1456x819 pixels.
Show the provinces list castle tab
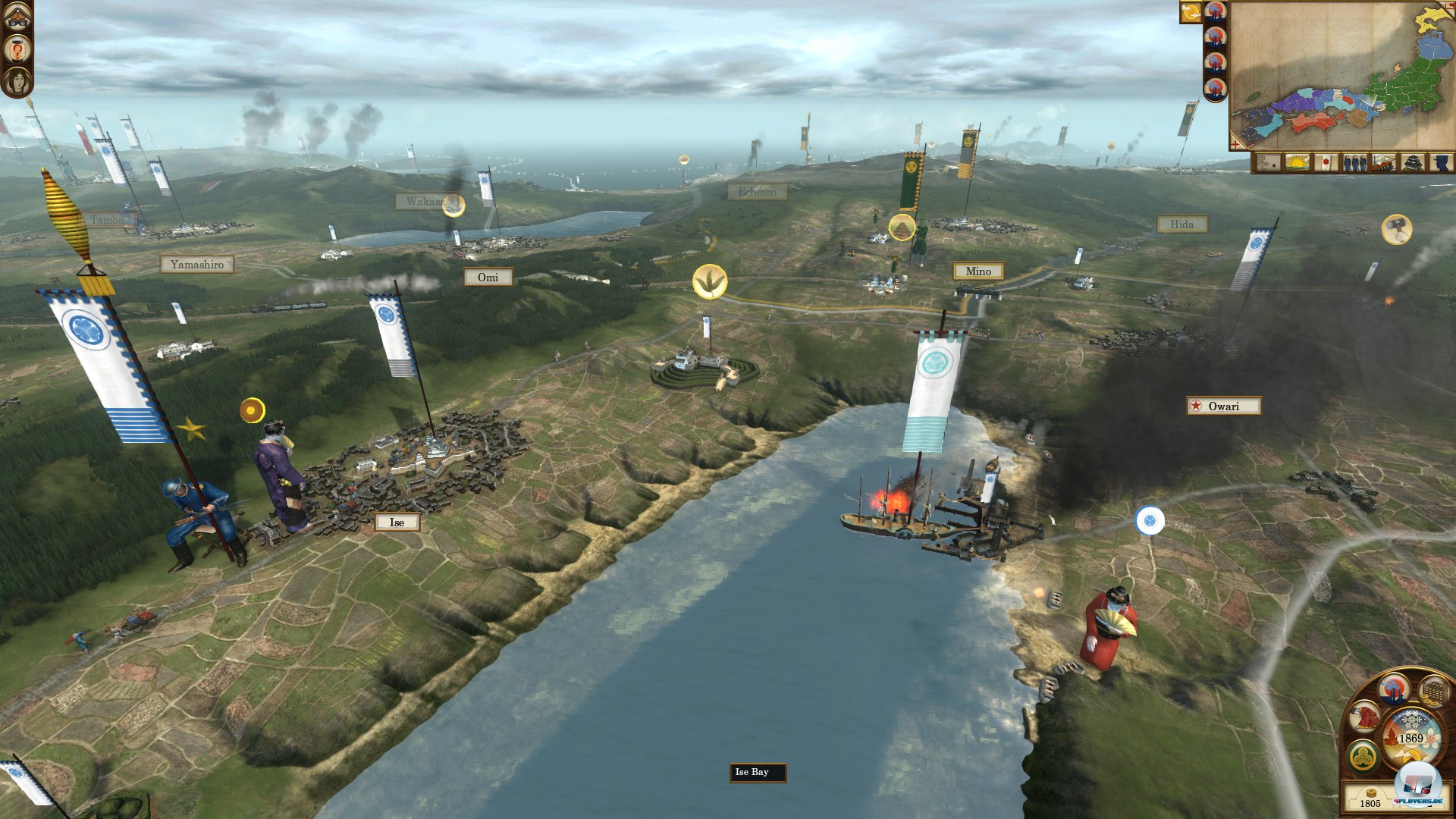coord(1412,162)
